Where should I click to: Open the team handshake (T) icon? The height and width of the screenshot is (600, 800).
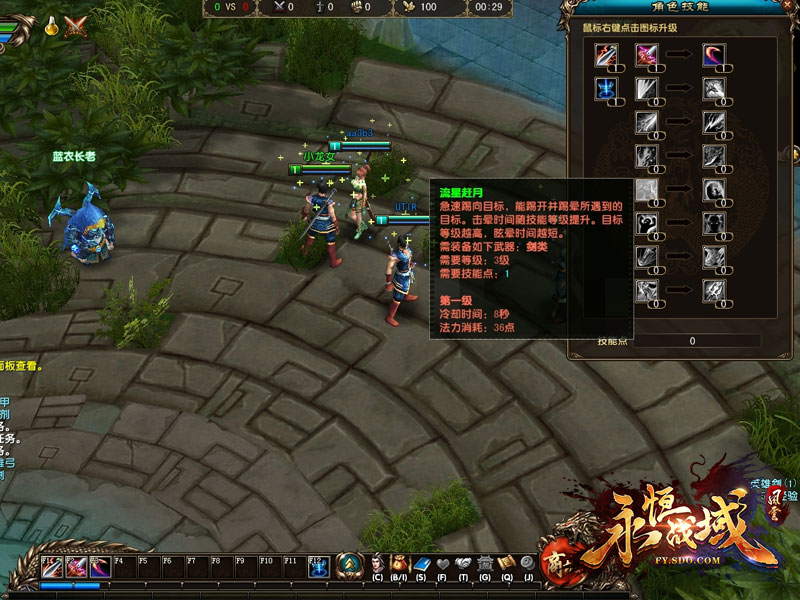(463, 565)
